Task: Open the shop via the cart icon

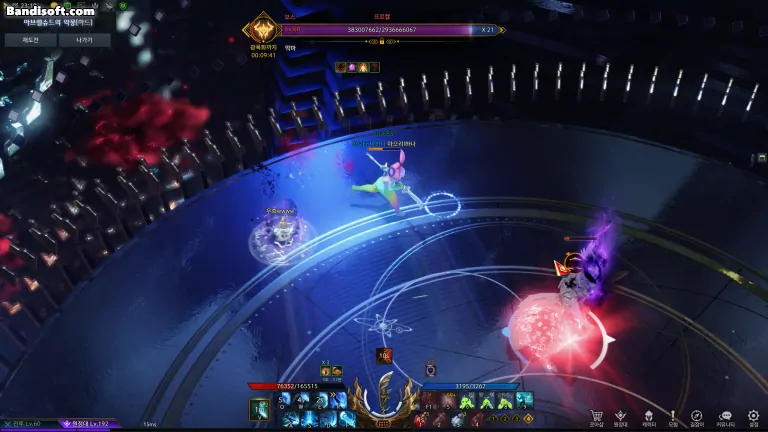Action: (x=596, y=416)
